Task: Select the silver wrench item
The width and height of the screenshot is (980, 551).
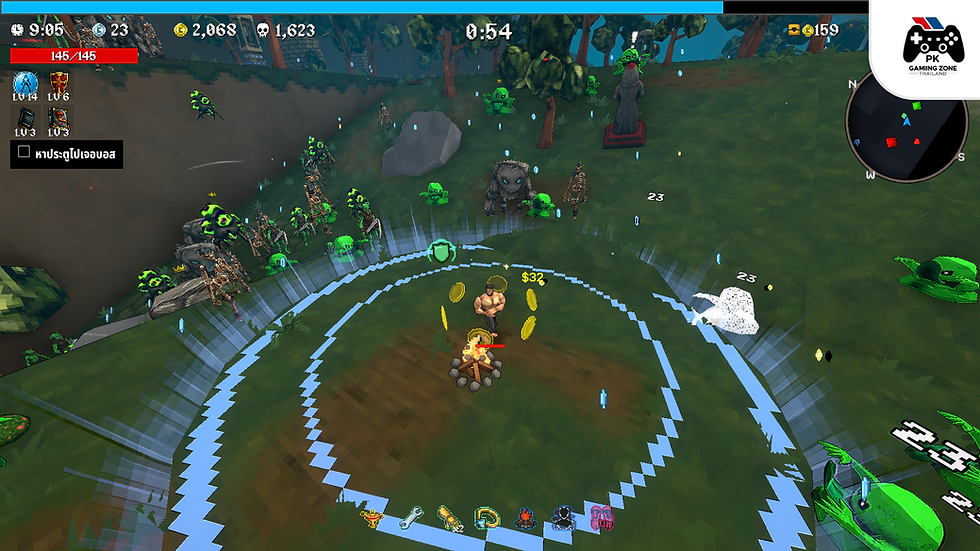Action: (x=410, y=517)
